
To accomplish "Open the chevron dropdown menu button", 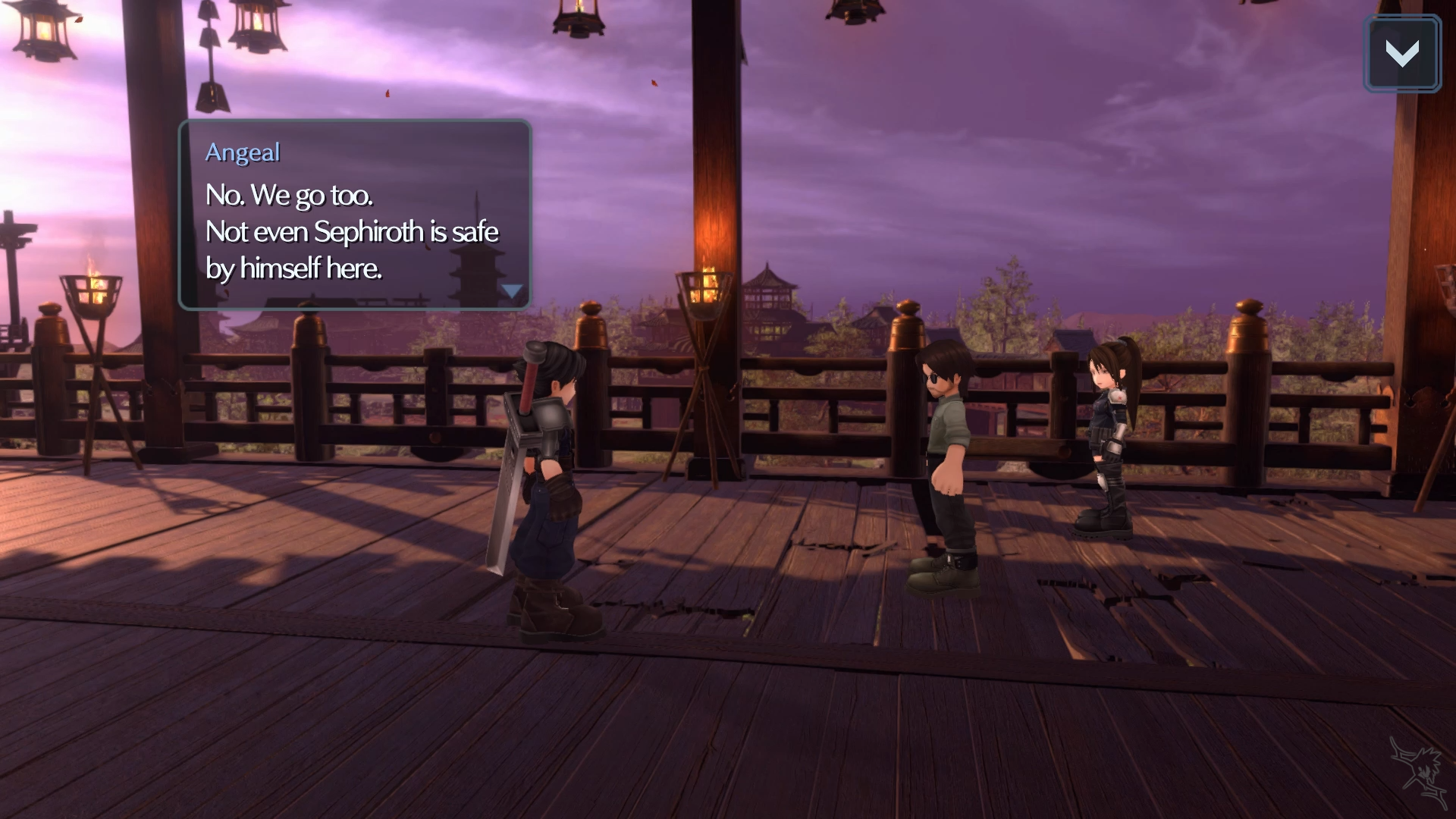I will 1401,54.
